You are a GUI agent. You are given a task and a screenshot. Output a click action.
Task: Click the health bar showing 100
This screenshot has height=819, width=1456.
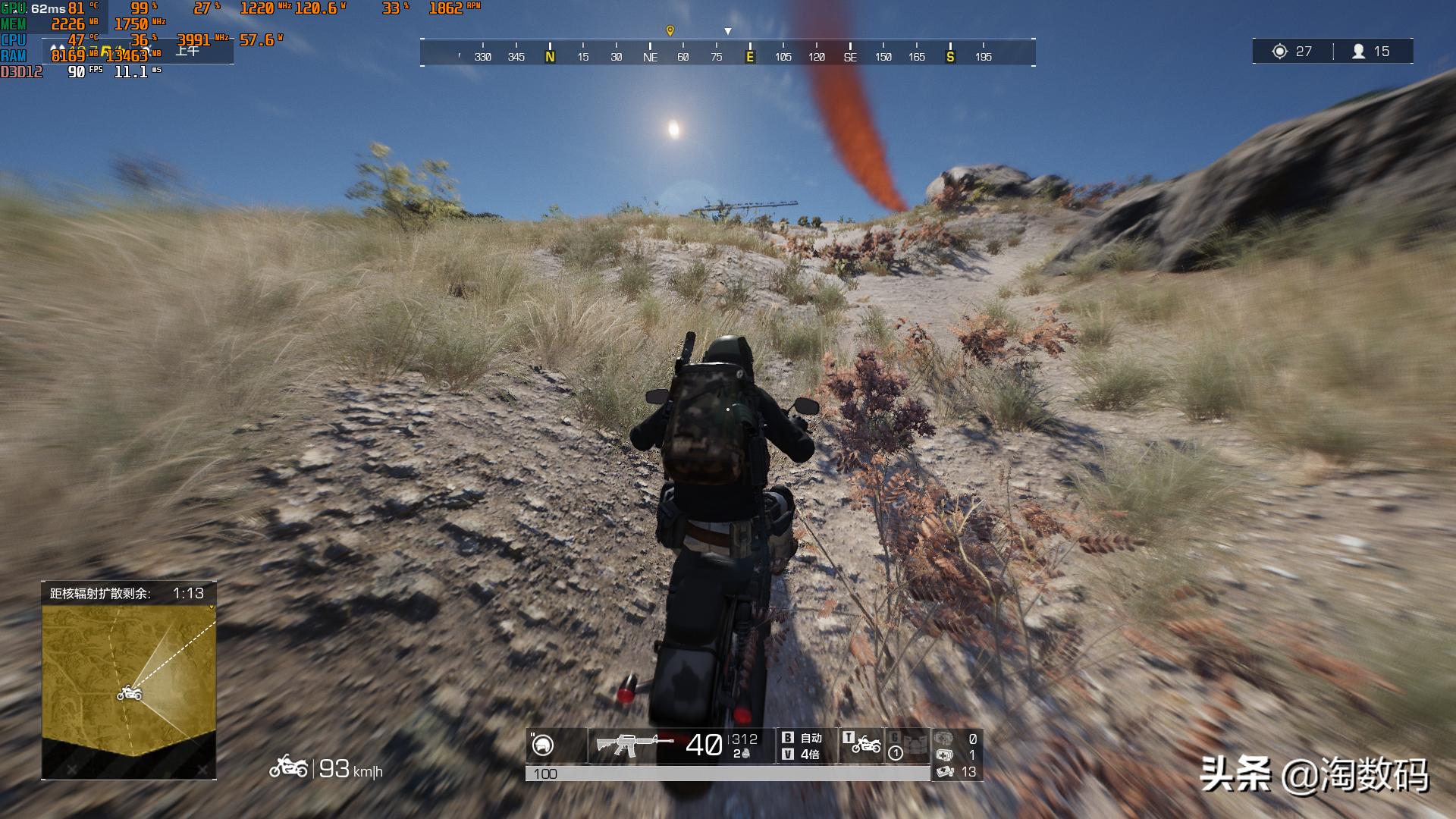[728, 775]
